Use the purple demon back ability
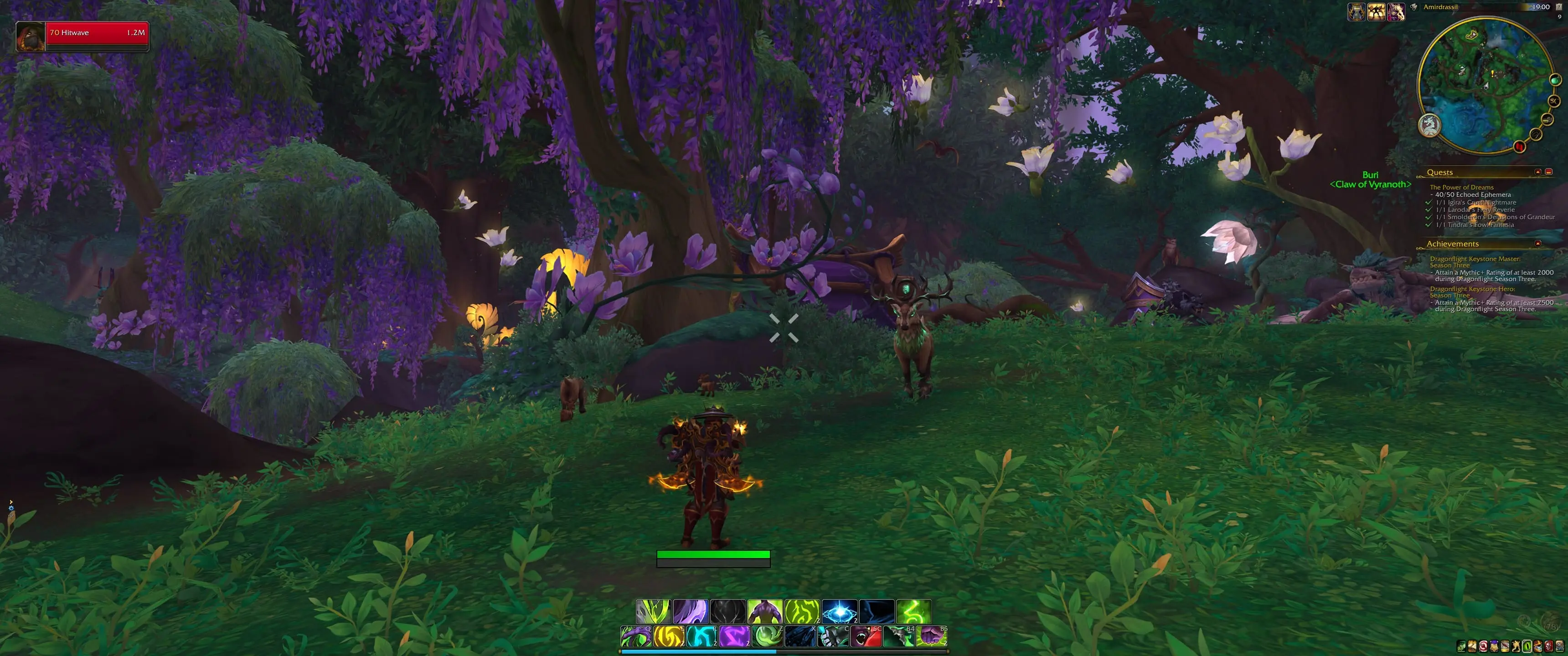 tap(764, 611)
